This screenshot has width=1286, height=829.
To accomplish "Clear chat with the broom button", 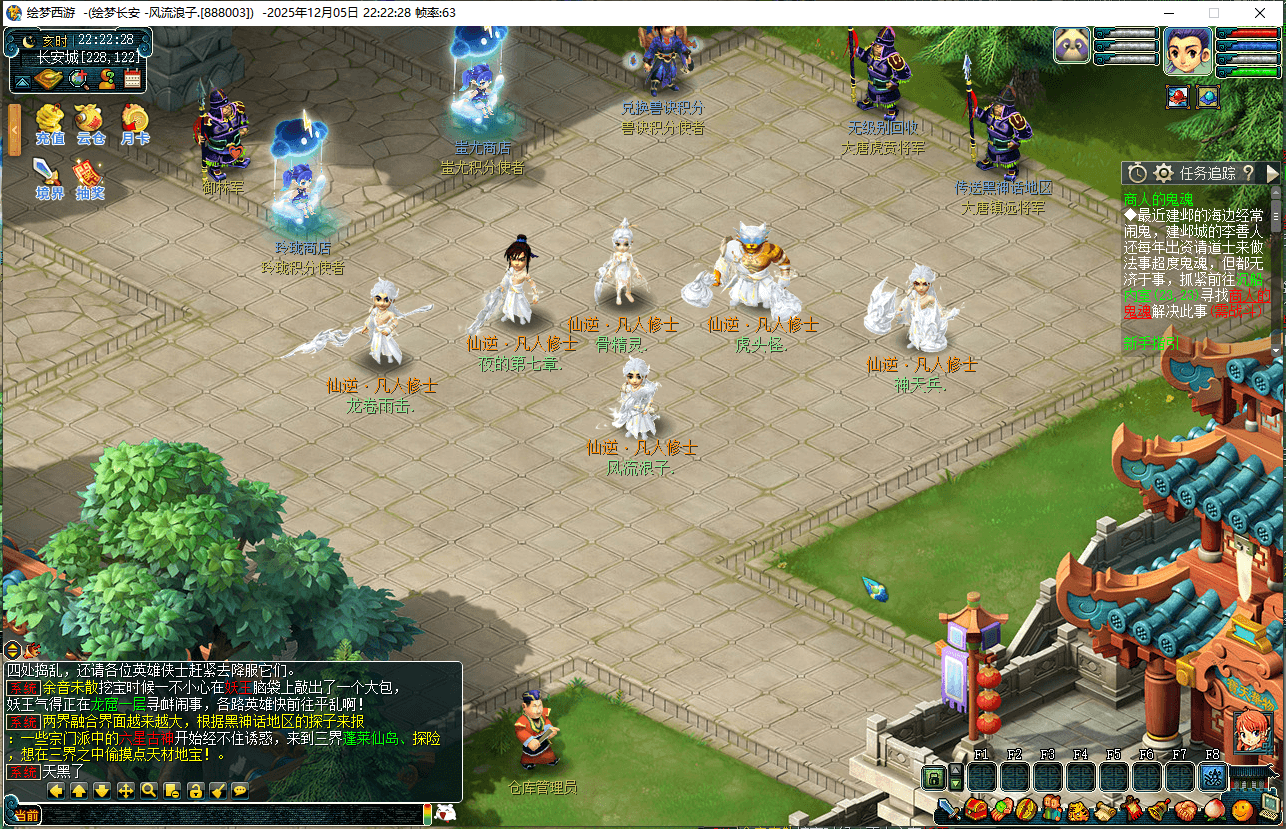I will tap(218, 790).
